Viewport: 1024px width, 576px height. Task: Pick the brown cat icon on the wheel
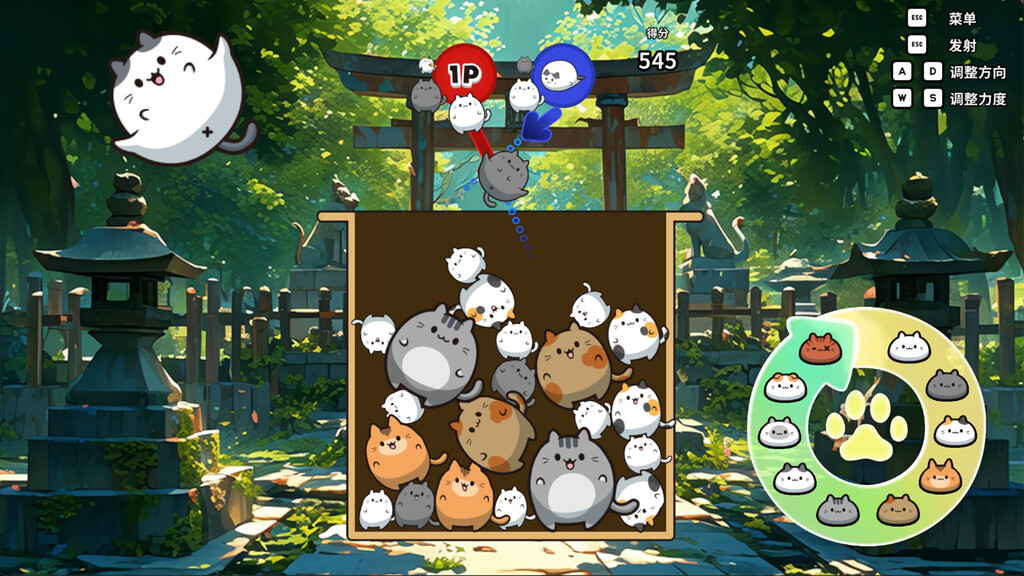click(897, 510)
